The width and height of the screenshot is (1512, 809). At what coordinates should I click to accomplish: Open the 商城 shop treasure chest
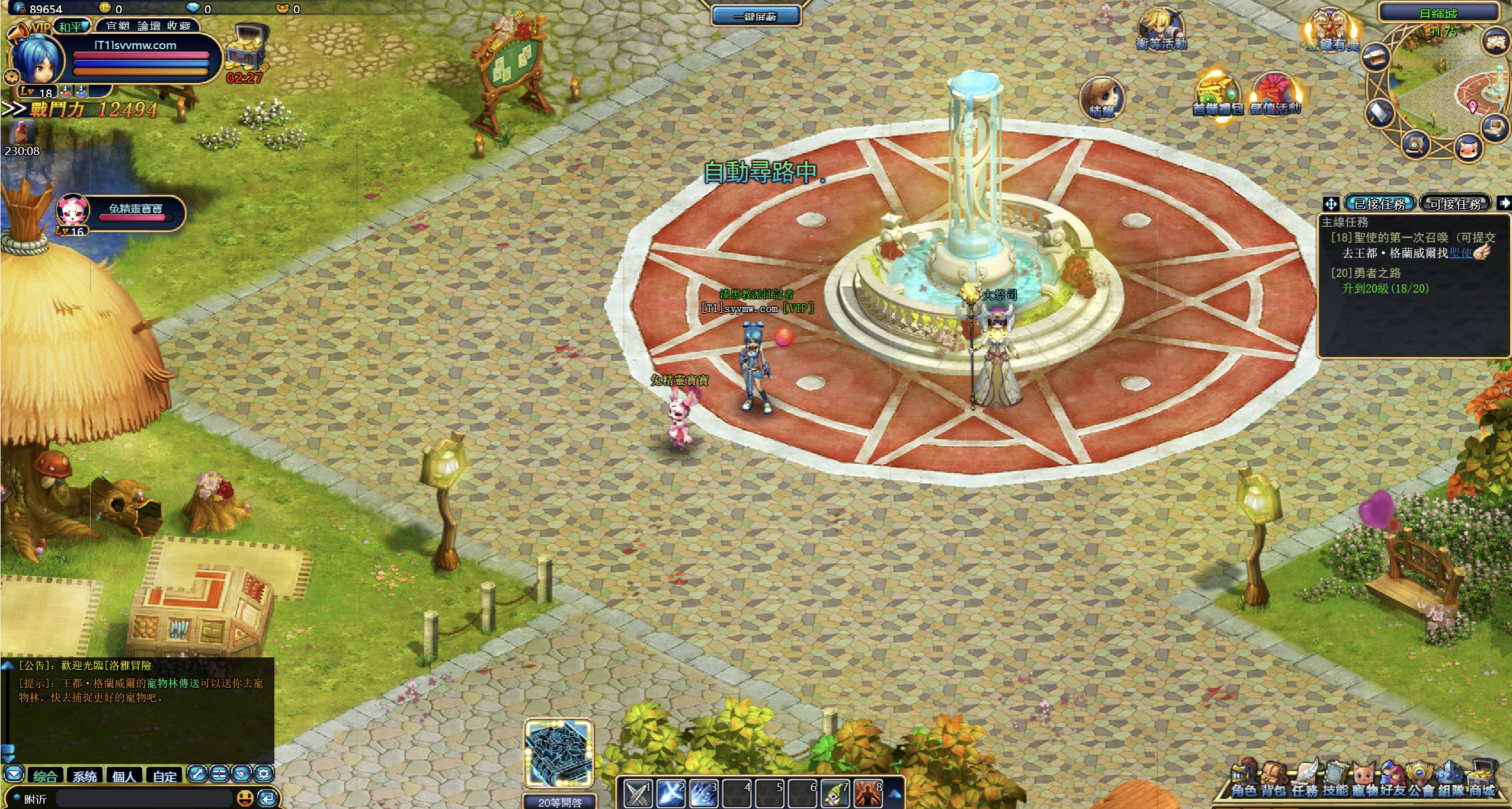coord(1481,781)
